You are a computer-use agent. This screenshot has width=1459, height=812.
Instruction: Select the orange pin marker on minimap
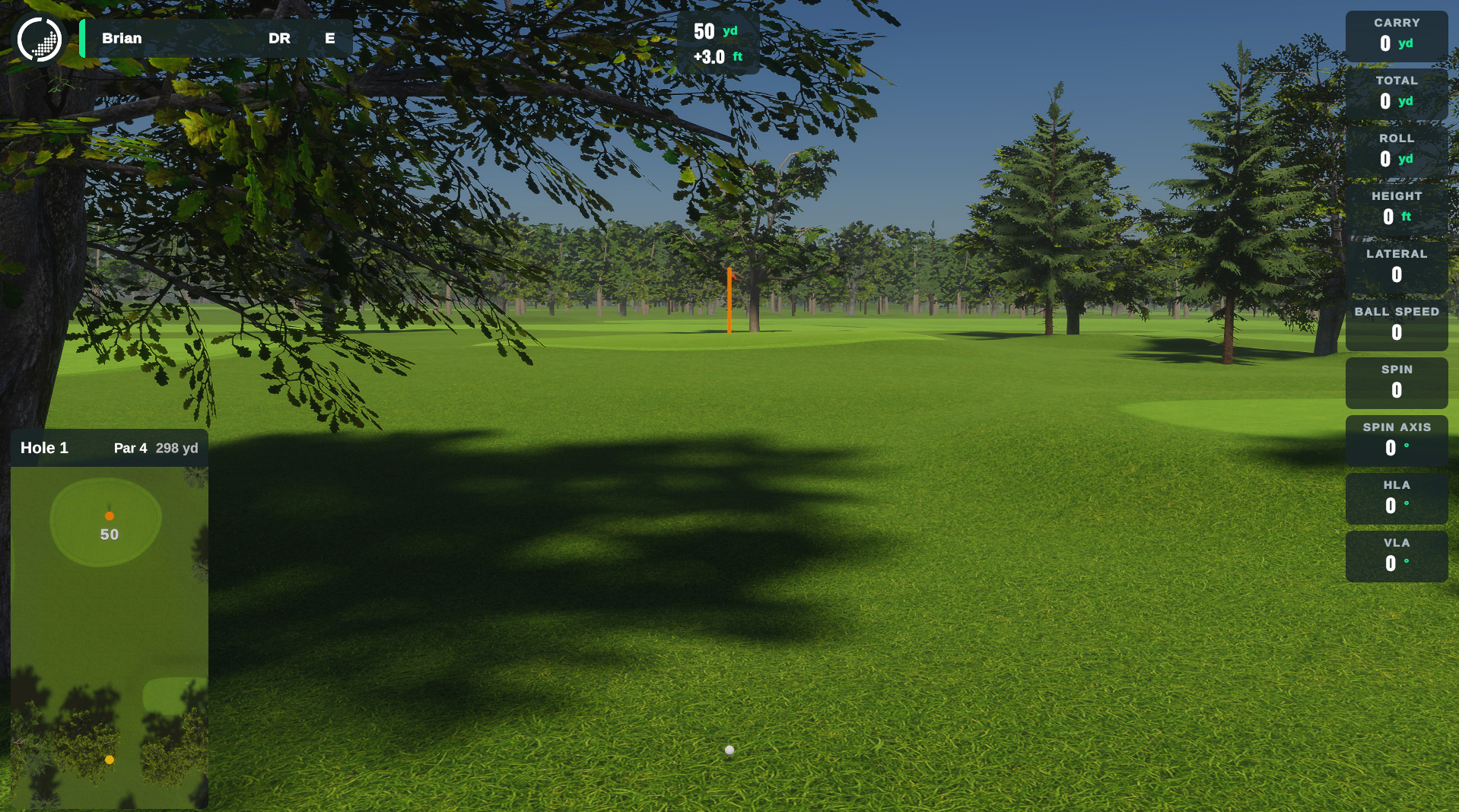(x=110, y=516)
